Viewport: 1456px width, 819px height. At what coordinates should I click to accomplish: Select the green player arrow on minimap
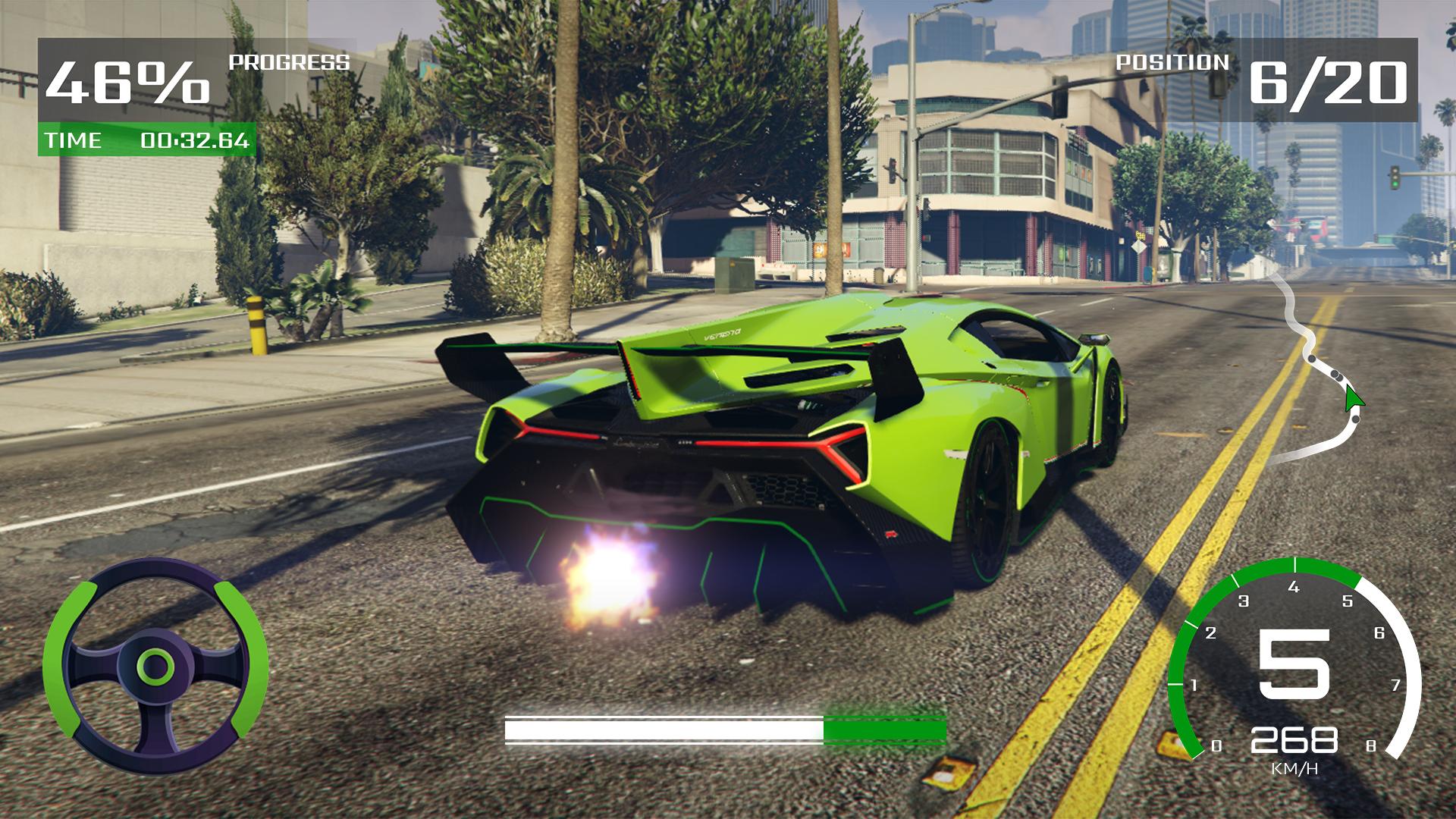coord(1352,398)
